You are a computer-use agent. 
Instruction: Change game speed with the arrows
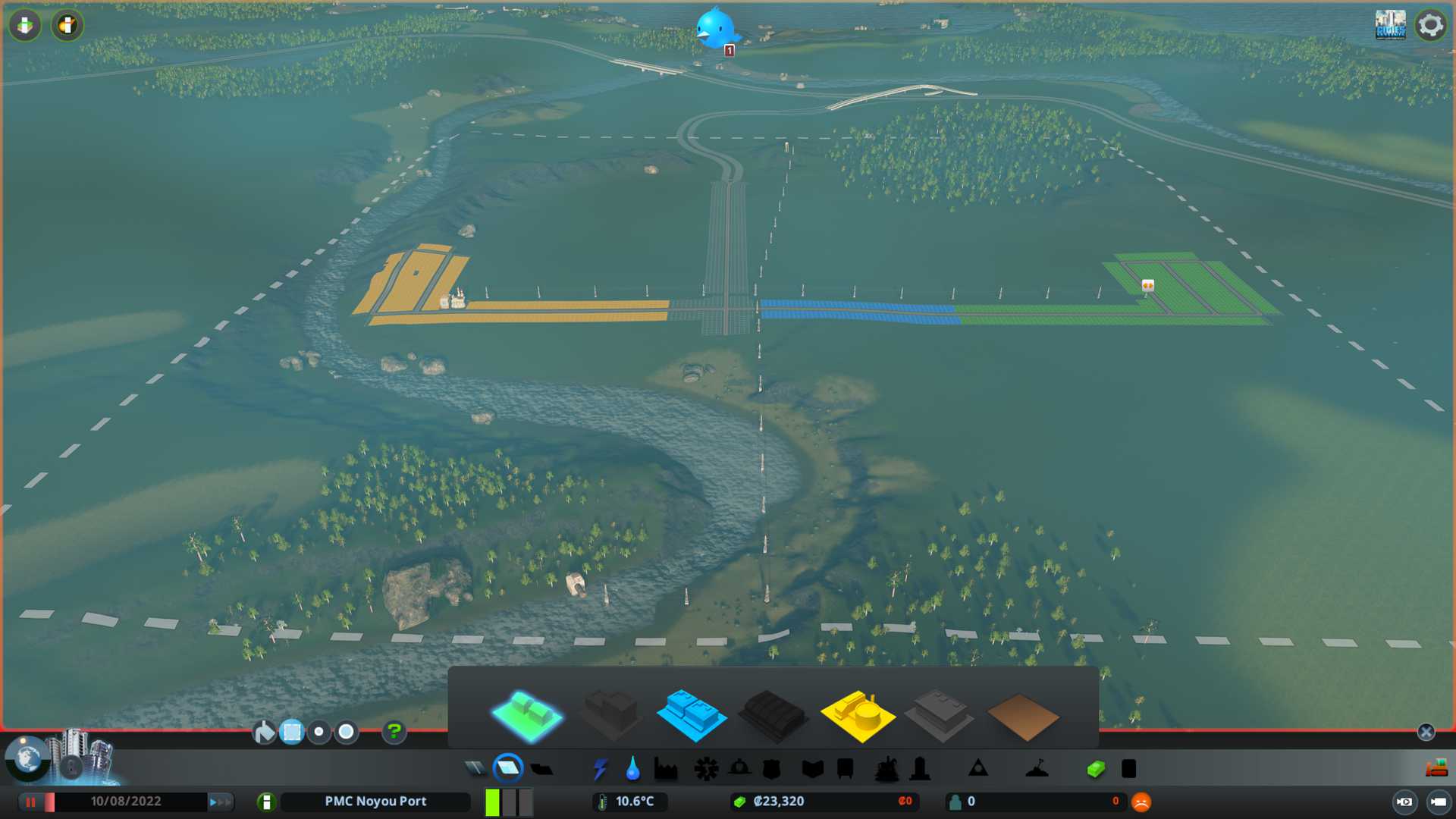coord(219,802)
